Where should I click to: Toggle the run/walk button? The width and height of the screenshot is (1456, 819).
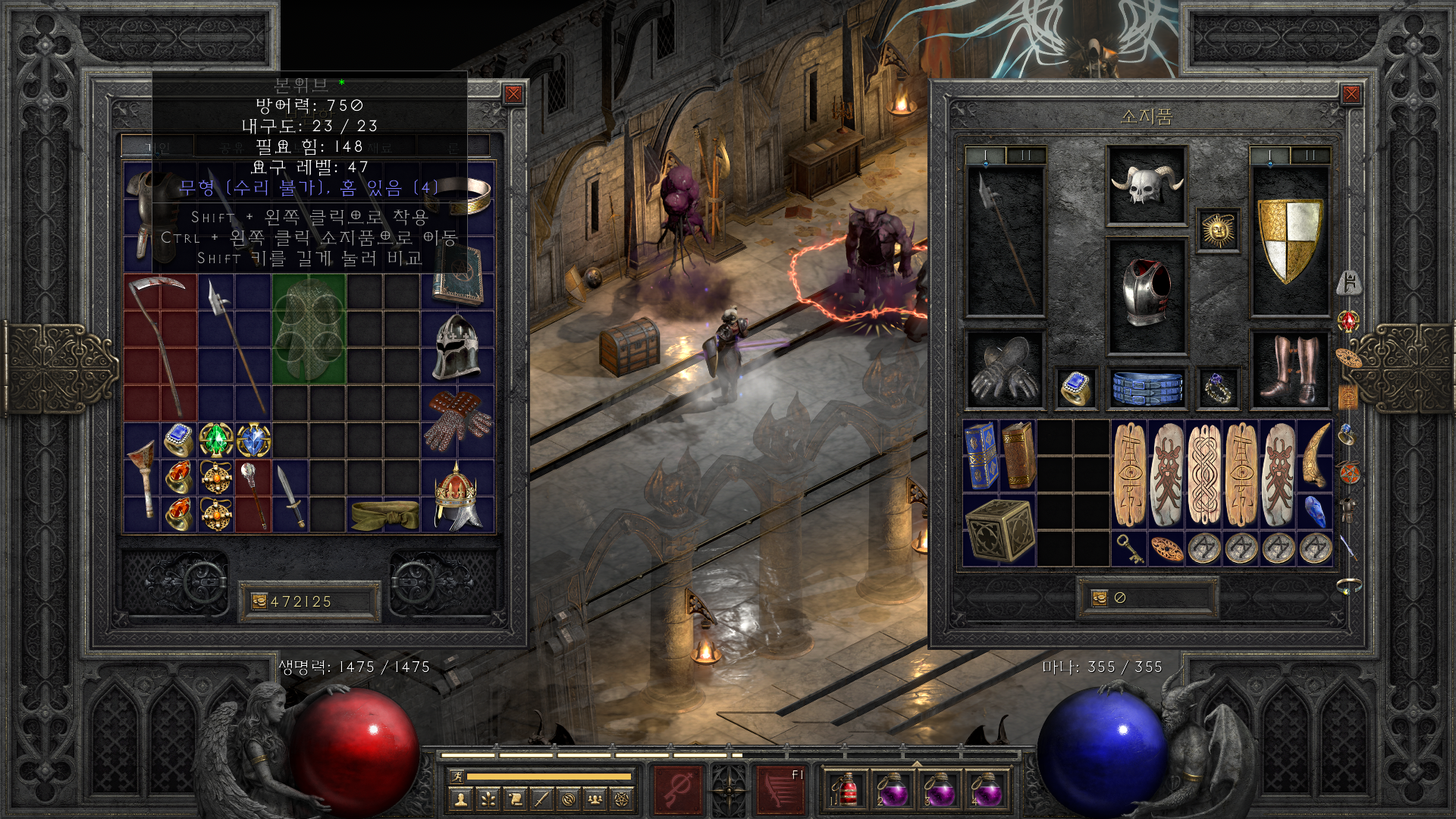click(x=457, y=776)
